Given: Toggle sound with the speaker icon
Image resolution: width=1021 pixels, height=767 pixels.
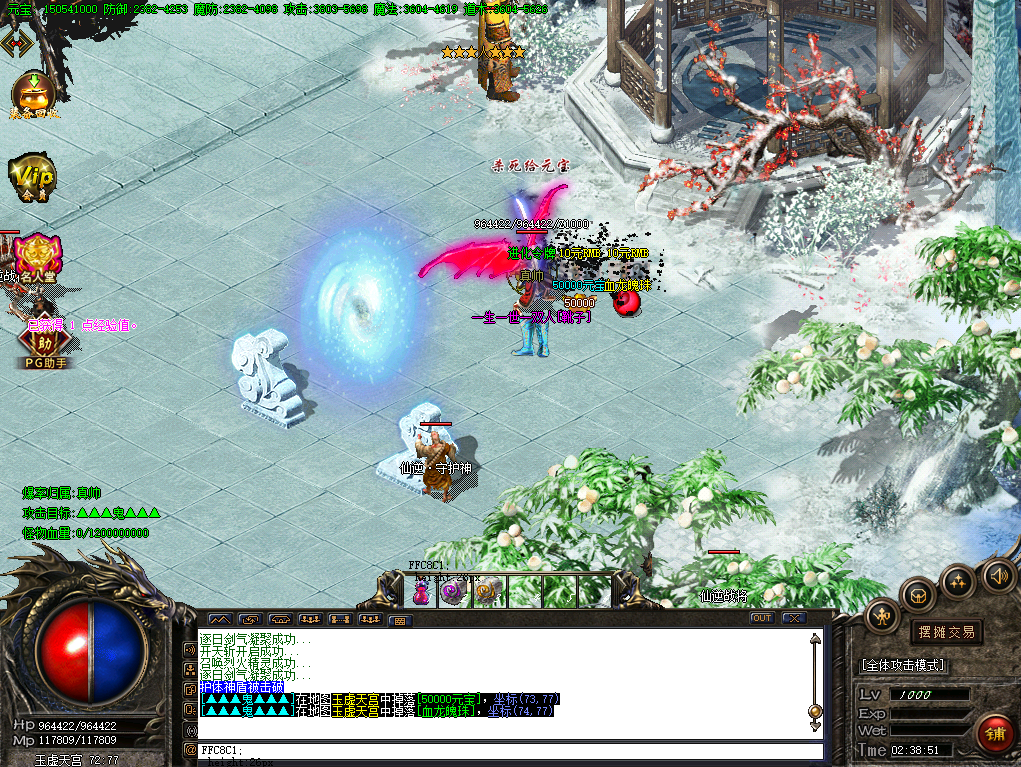Looking at the screenshot, I should [997, 575].
